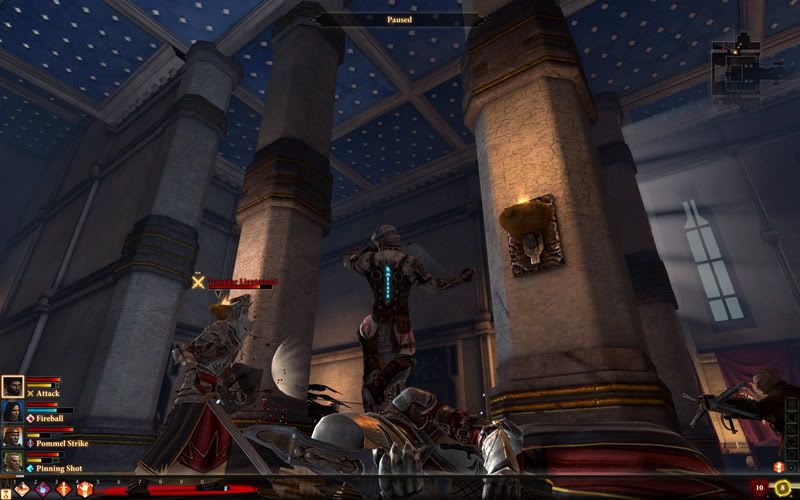Use the orange fist ability on the quickbar
Screen dimensions: 800x500
click(84, 489)
